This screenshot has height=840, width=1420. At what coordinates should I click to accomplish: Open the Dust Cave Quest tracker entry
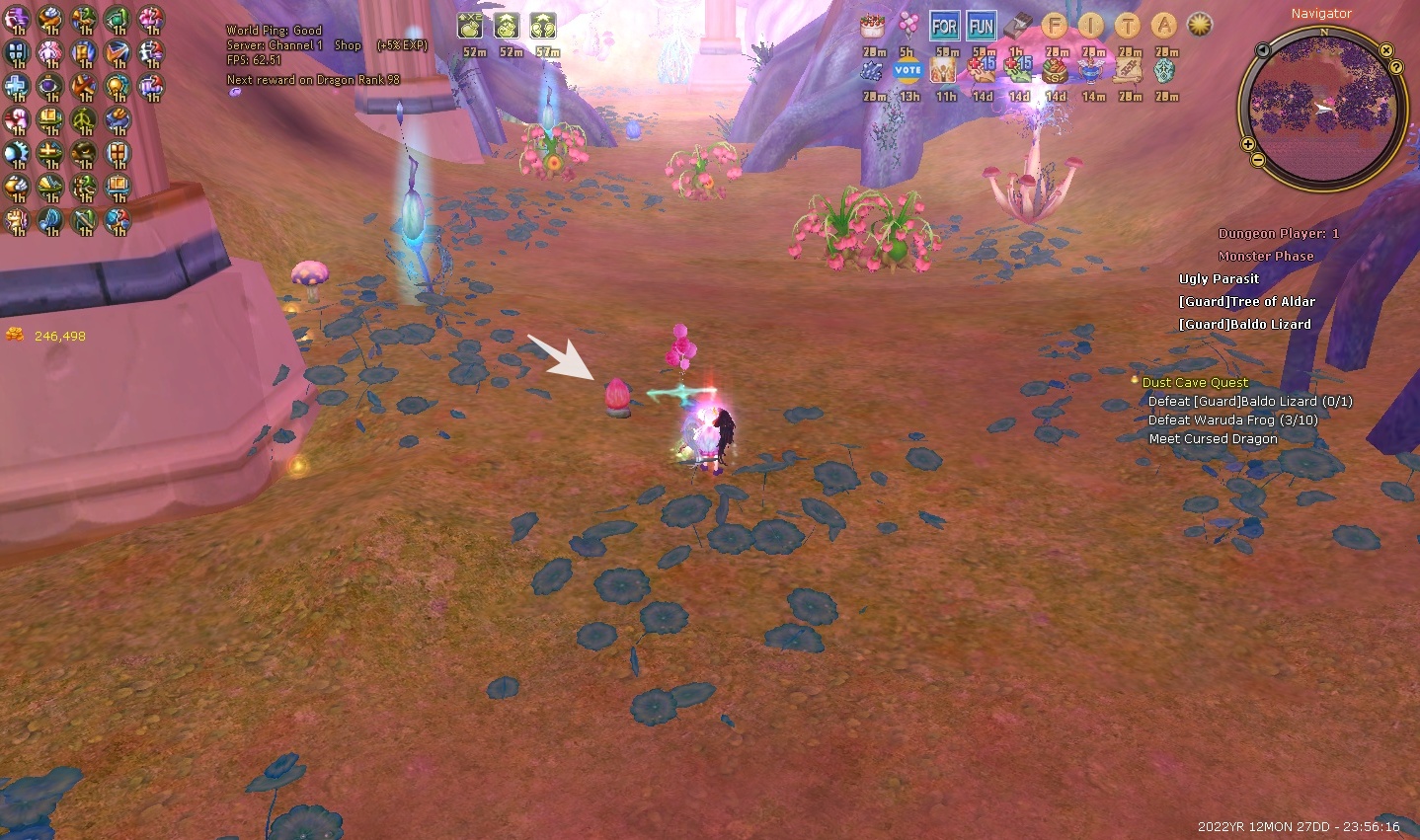click(1195, 382)
